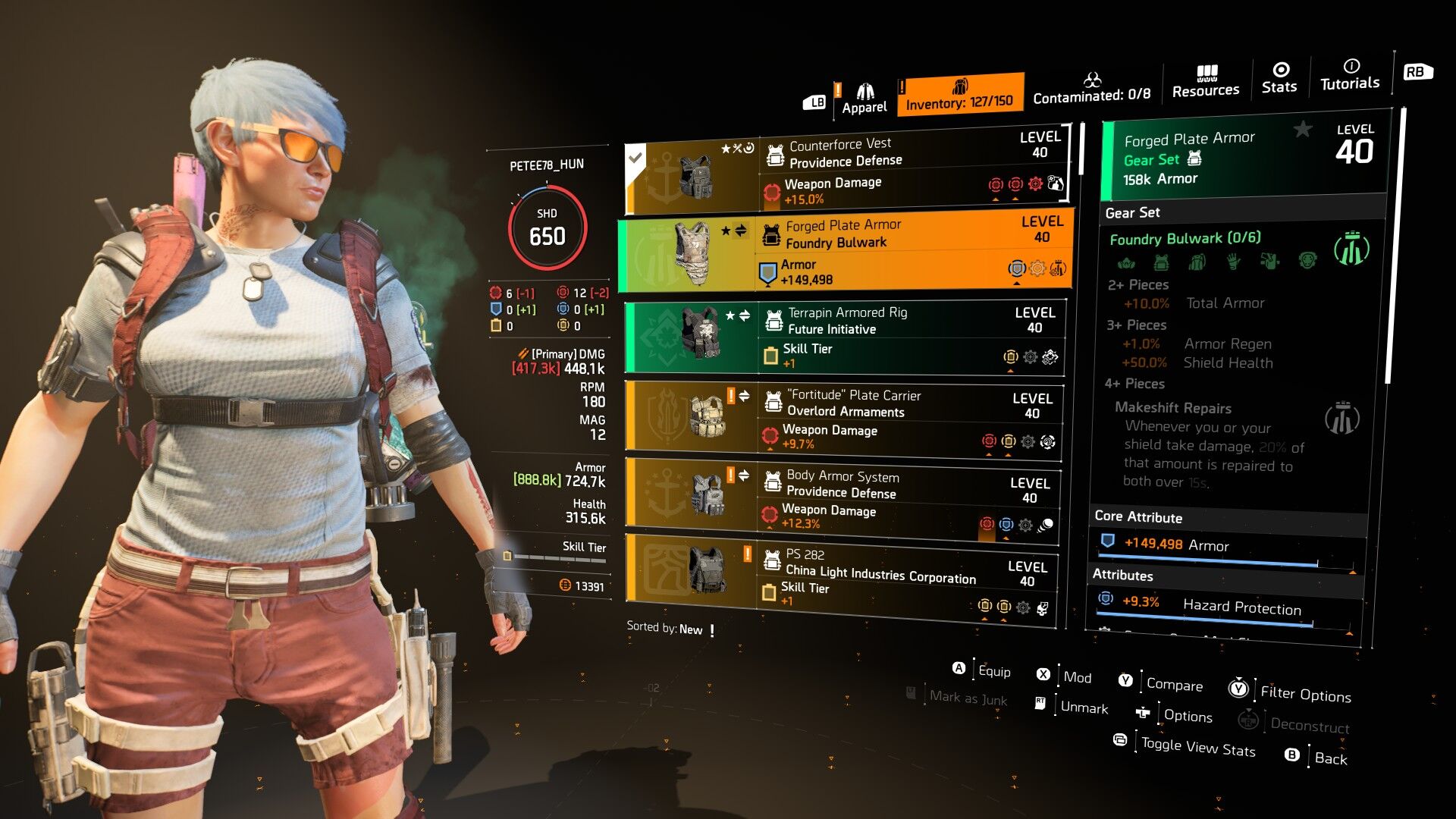Image resolution: width=1456 pixels, height=819 pixels.
Task: Switch to the Apparel tab
Action: coord(864,99)
